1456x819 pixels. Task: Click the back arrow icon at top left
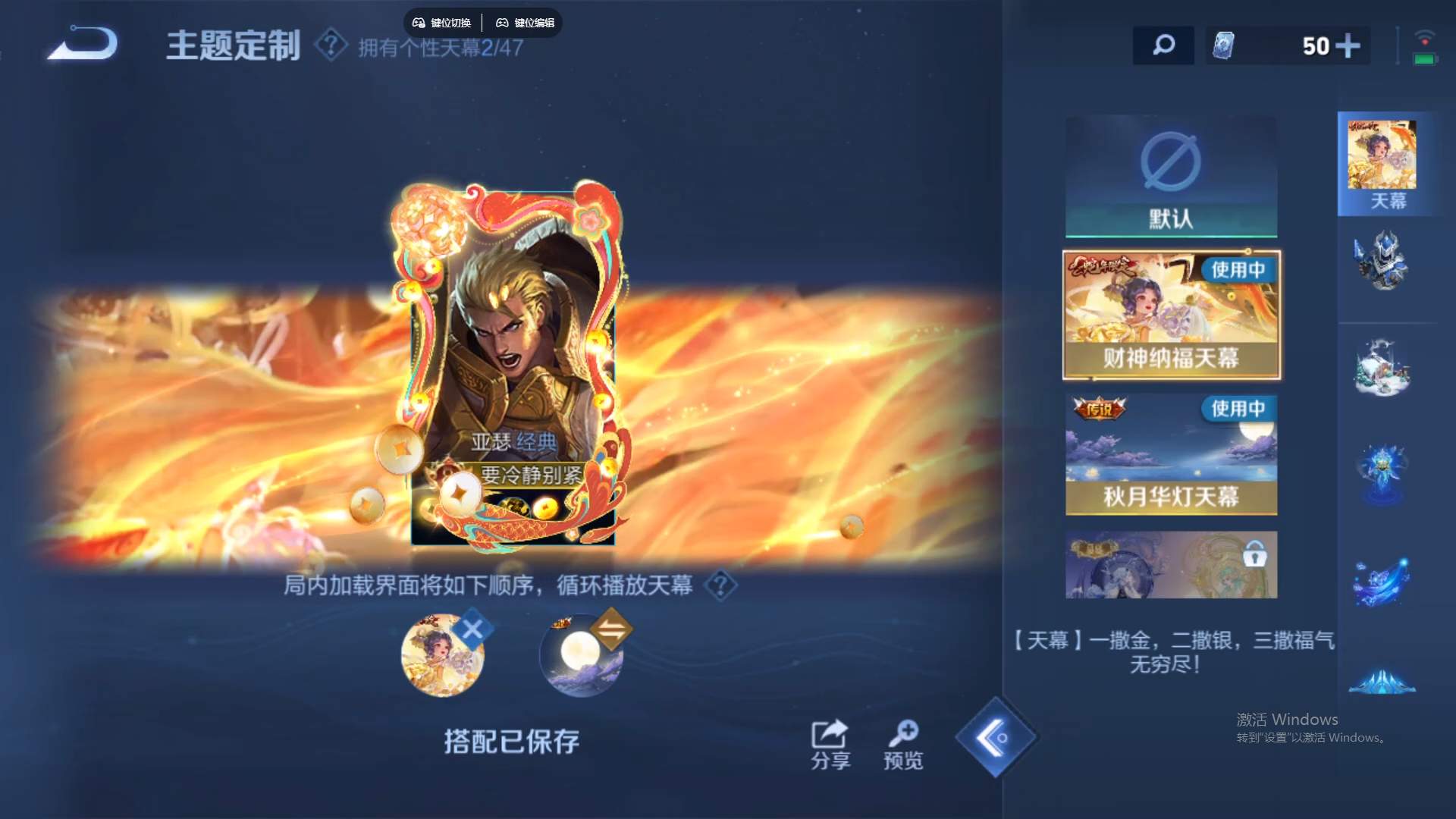(x=83, y=42)
